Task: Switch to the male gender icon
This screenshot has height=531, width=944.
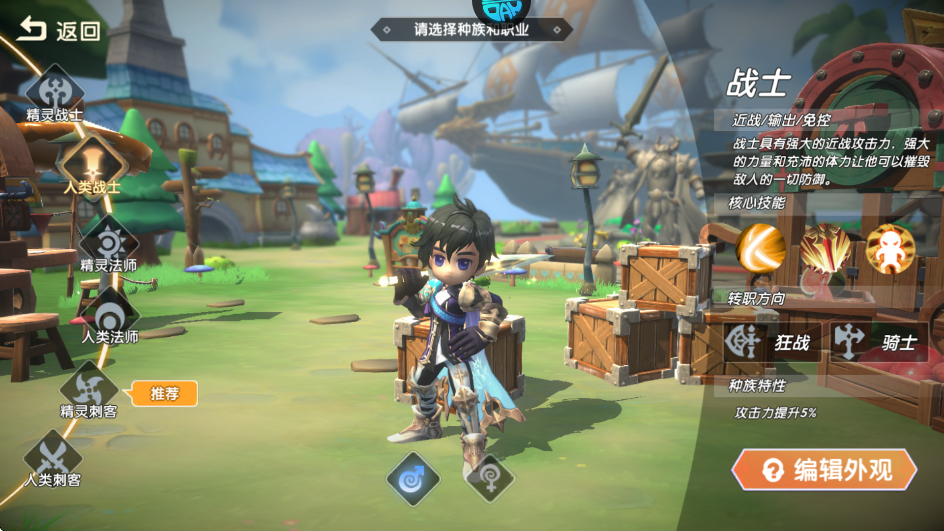Action: (x=413, y=478)
